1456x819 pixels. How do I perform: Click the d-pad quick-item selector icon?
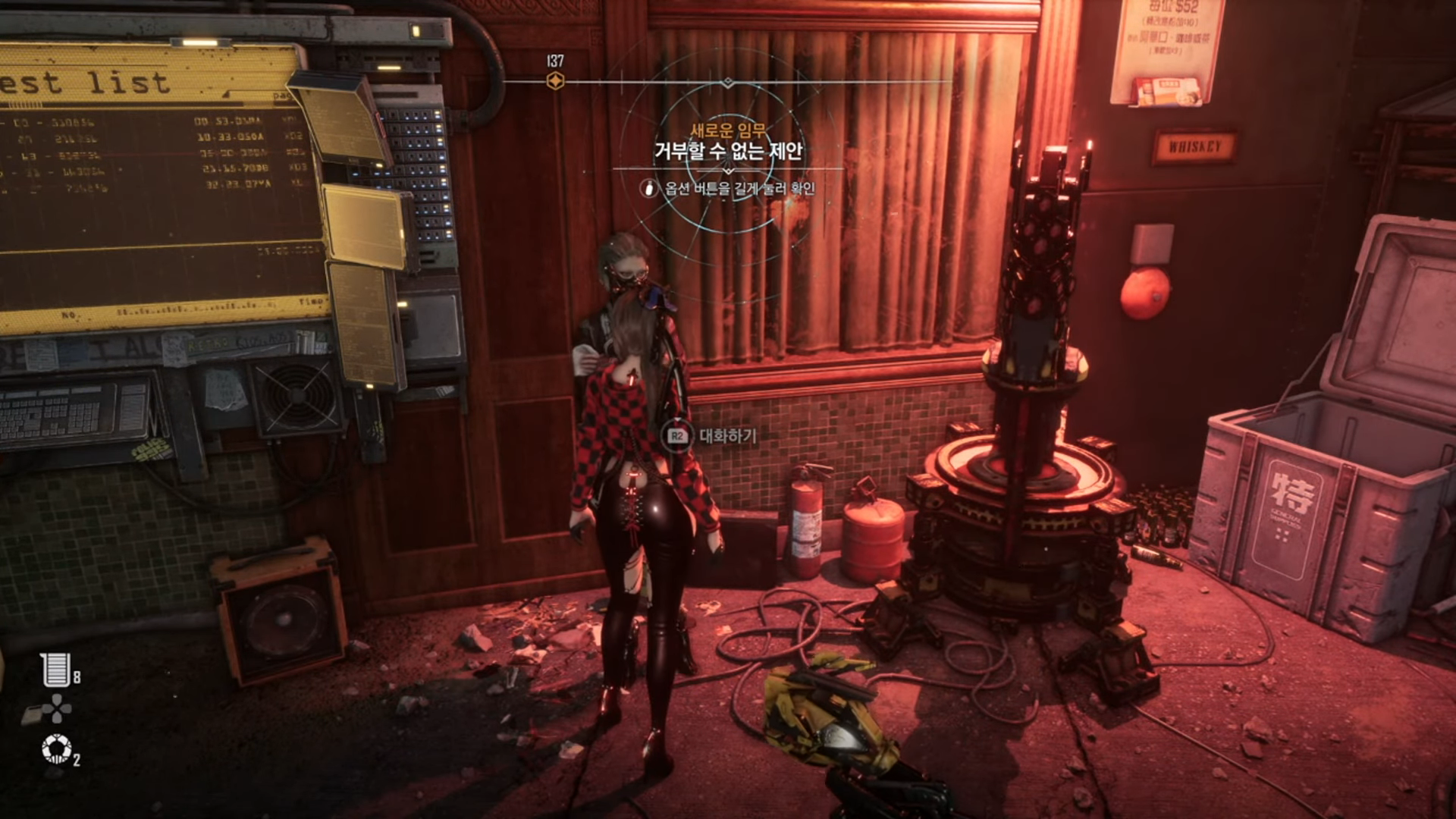pyautogui.click(x=57, y=709)
